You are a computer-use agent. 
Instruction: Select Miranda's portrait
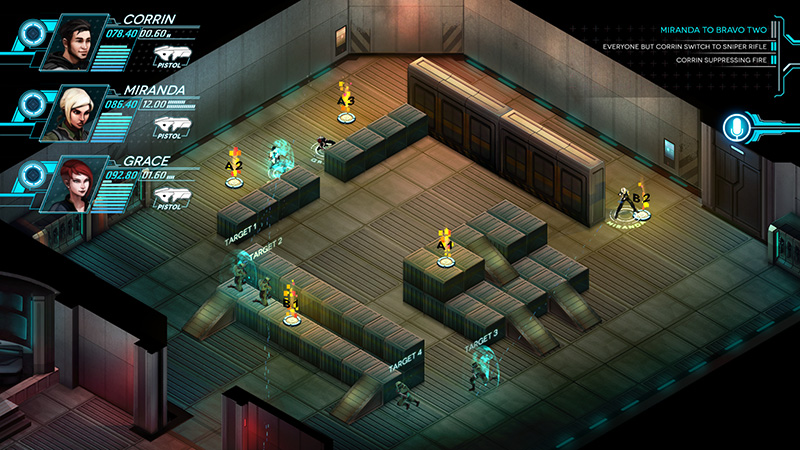pyautogui.click(x=70, y=112)
